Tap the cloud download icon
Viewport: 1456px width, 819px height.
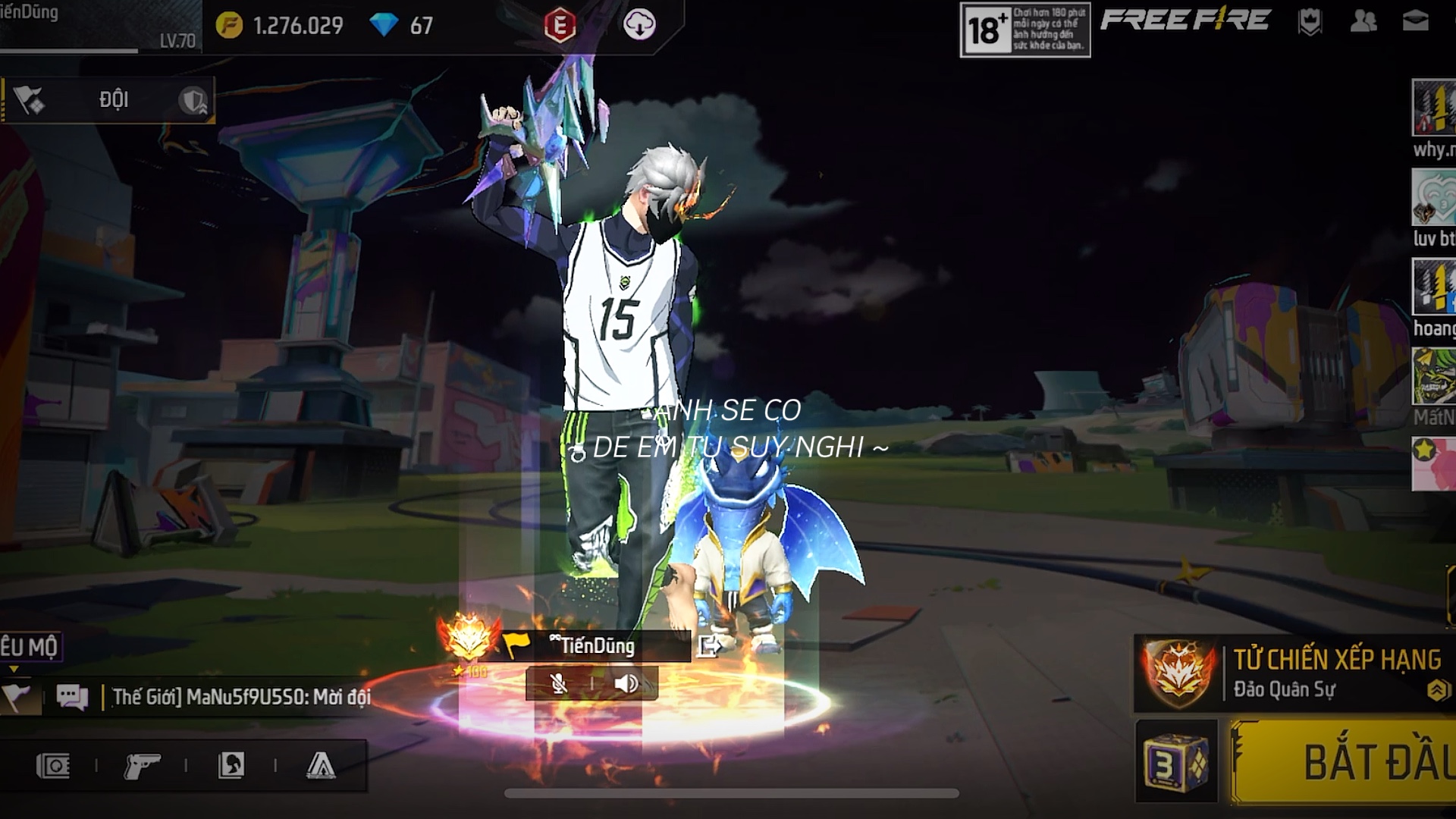[x=639, y=26]
